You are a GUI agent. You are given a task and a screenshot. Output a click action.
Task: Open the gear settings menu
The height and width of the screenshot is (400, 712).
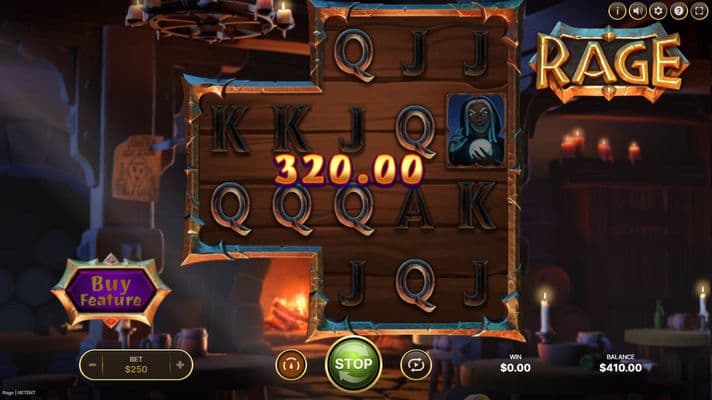[x=657, y=11]
